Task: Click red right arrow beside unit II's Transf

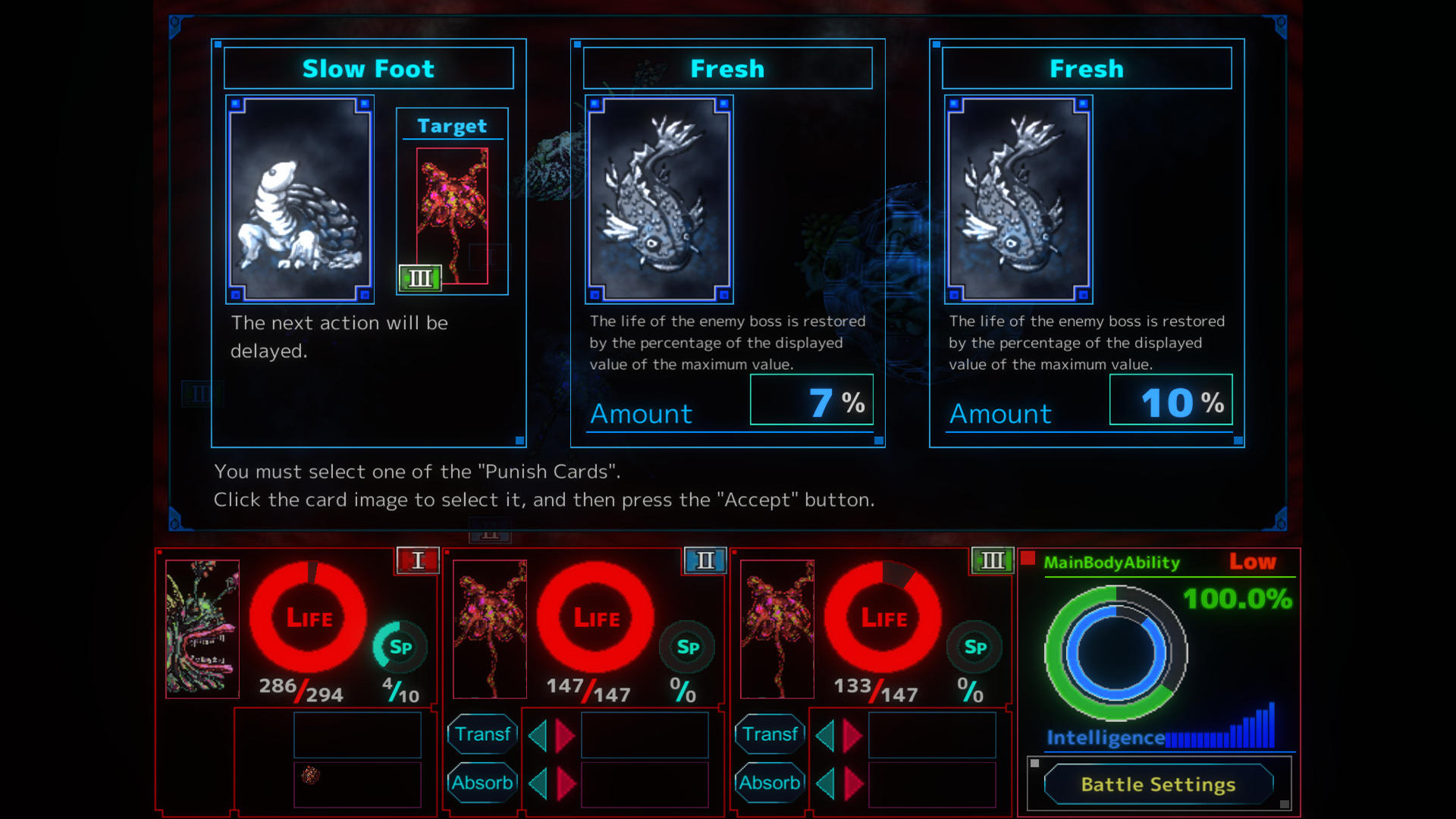Action: pos(565,736)
